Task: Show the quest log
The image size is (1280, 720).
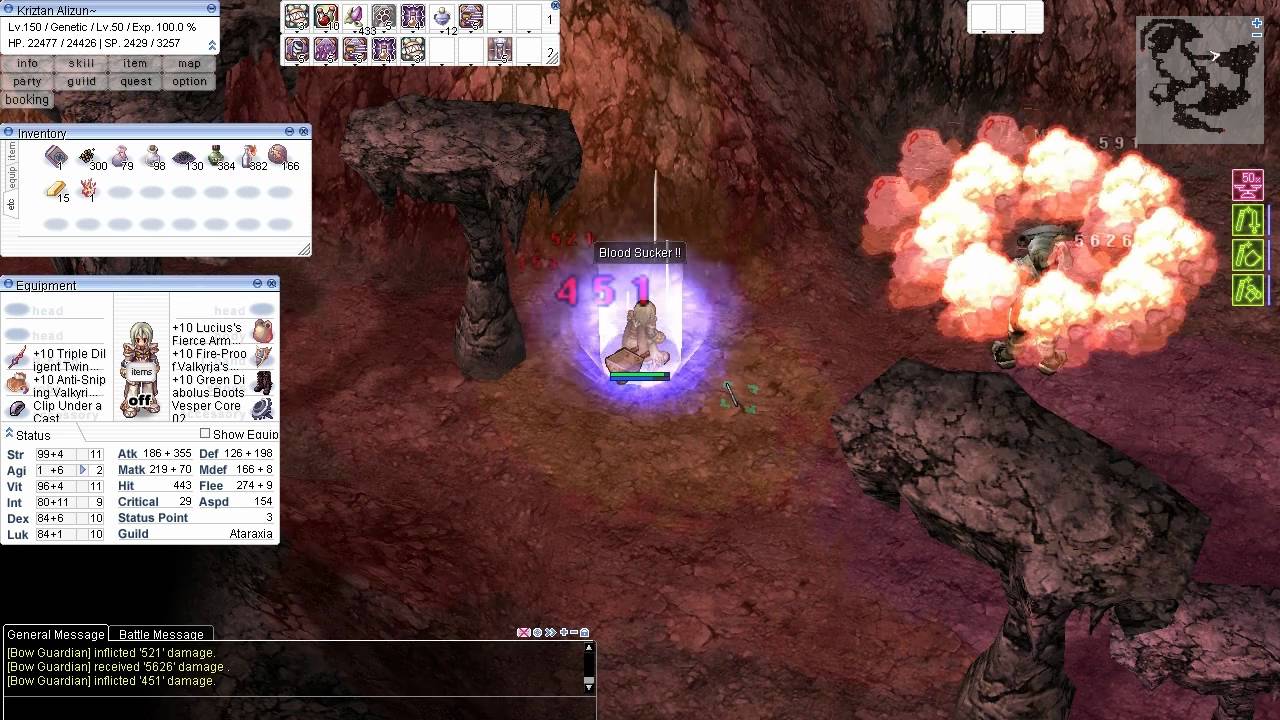Action: [136, 81]
